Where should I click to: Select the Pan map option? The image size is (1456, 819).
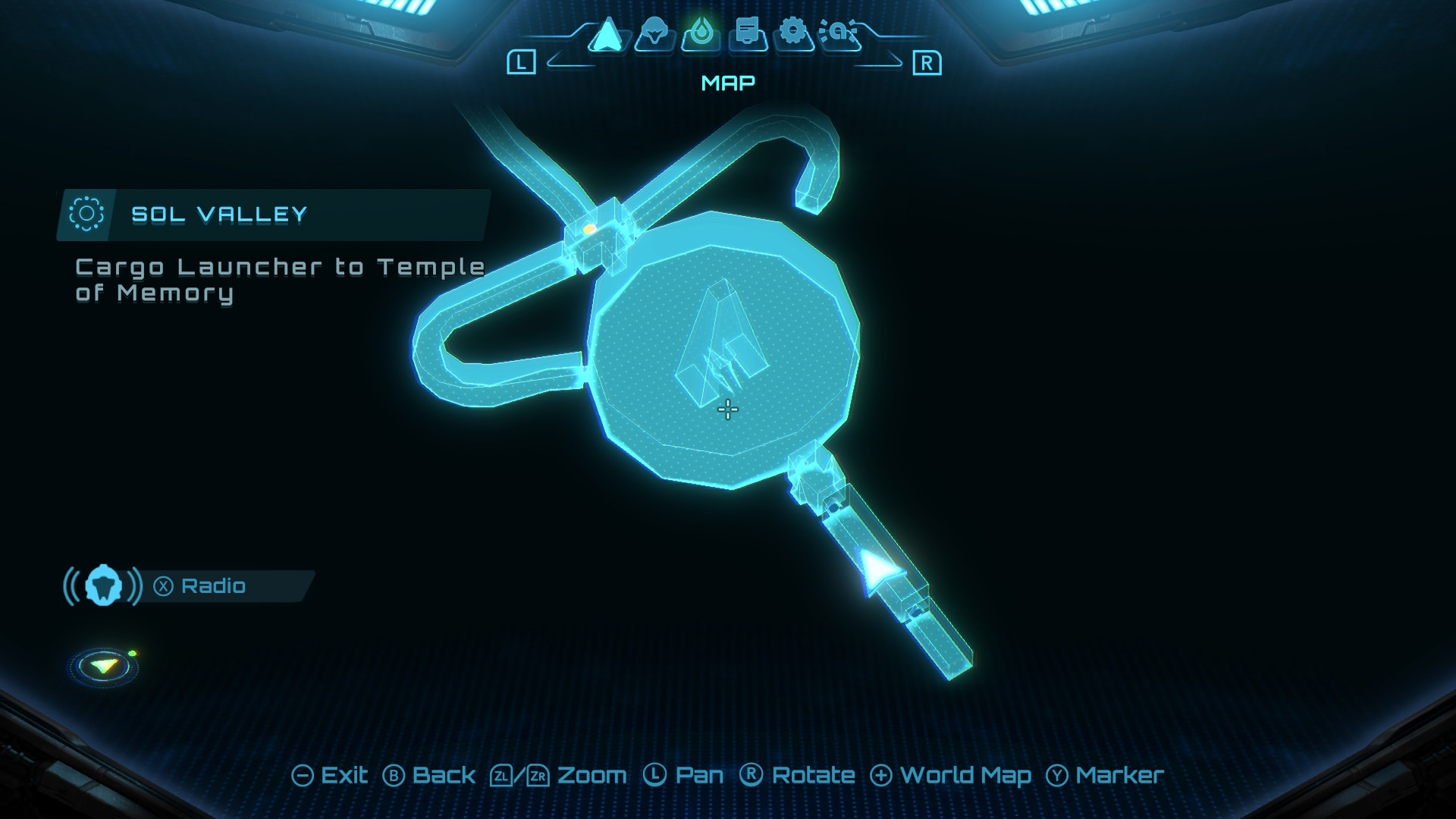point(684,775)
